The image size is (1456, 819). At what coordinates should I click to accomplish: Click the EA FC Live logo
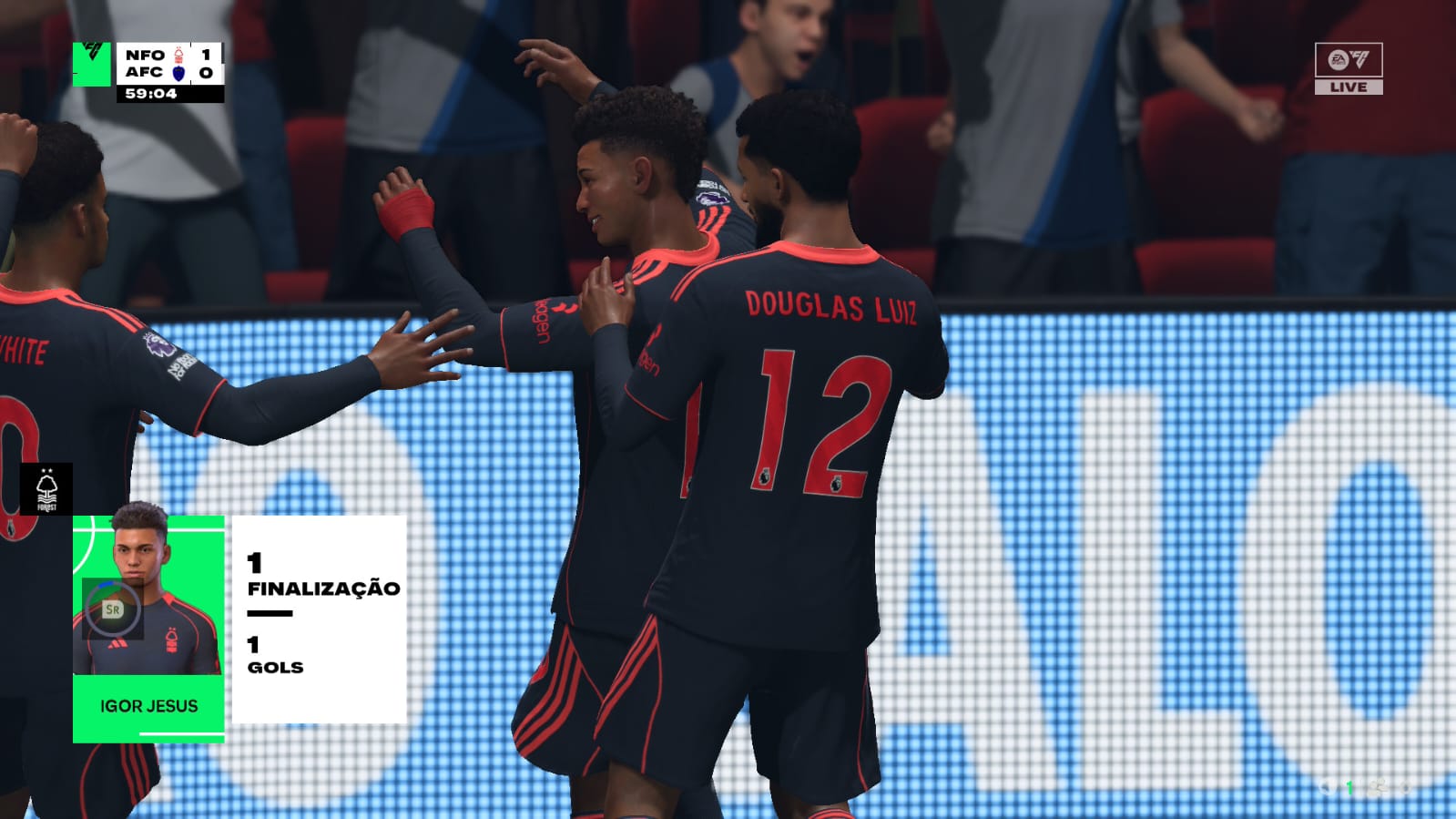[x=1348, y=68]
